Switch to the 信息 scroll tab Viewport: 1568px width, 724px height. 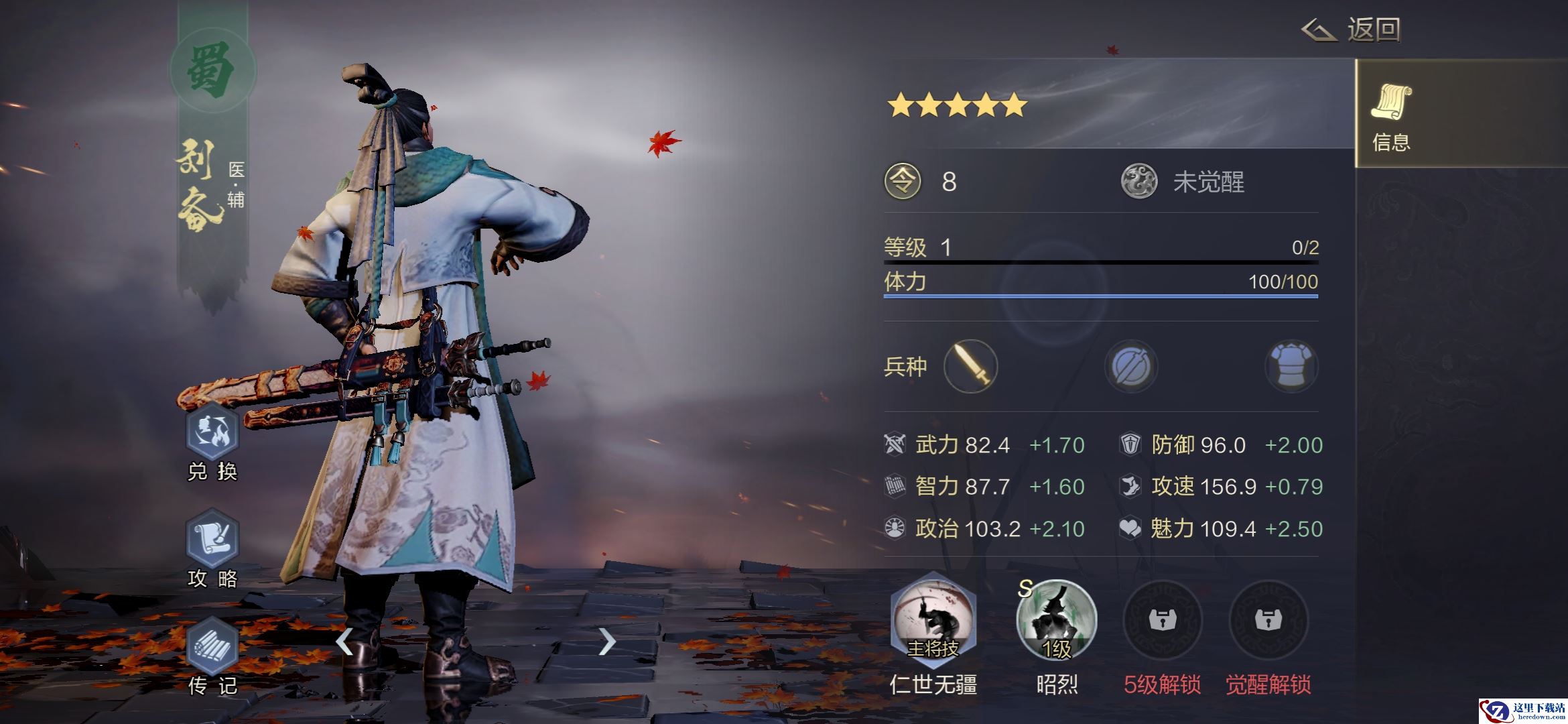[x=1391, y=114]
